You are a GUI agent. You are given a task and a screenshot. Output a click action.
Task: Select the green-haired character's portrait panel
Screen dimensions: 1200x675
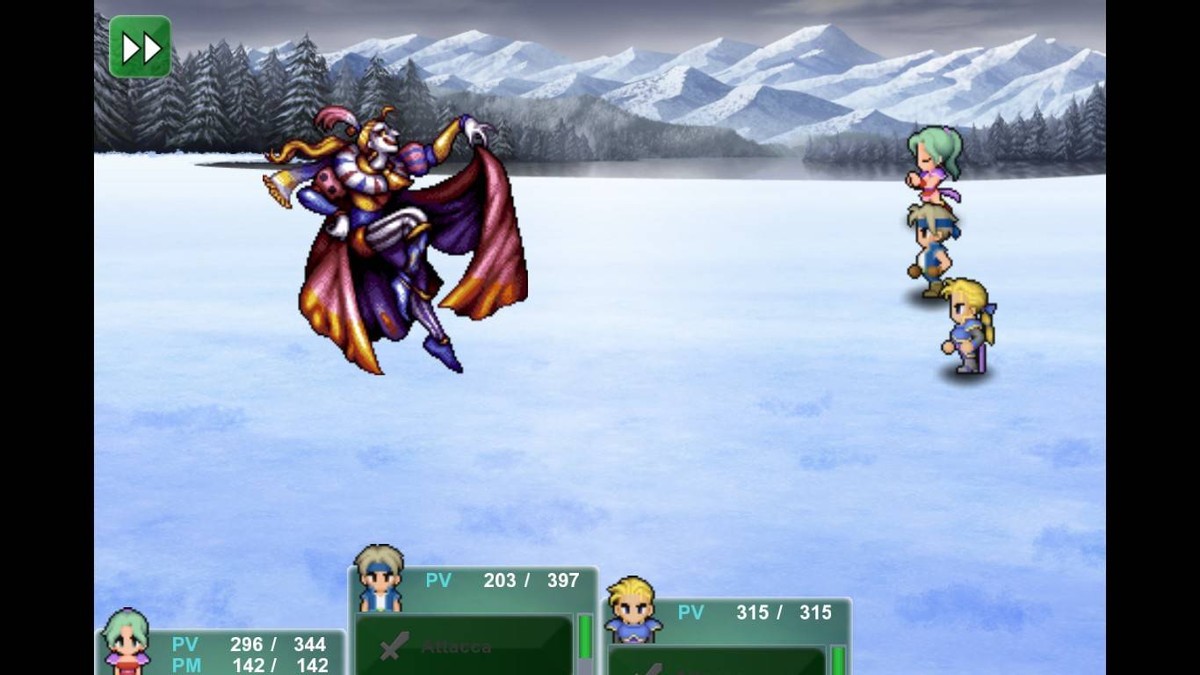tap(127, 640)
